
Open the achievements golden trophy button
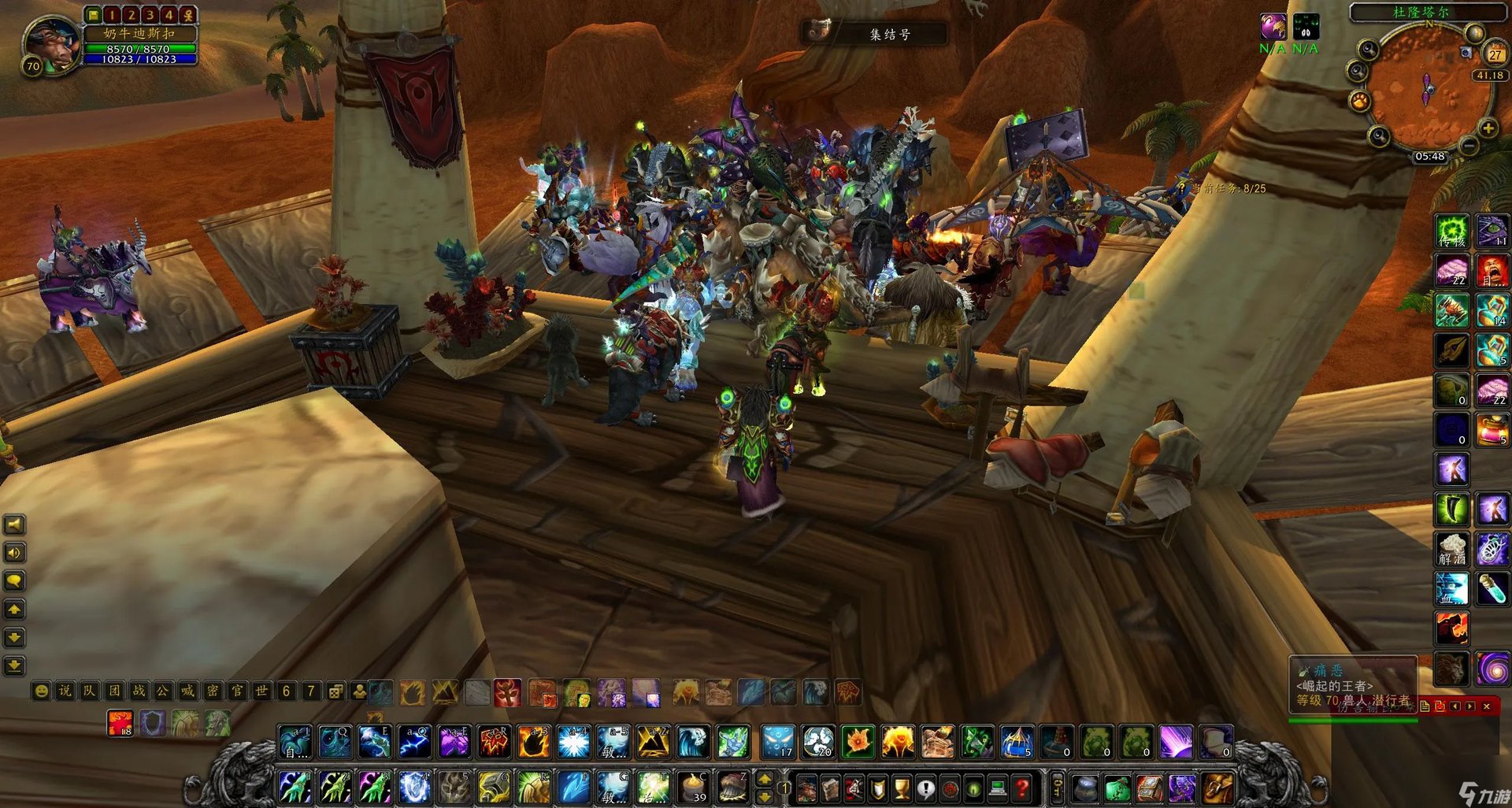(902, 787)
